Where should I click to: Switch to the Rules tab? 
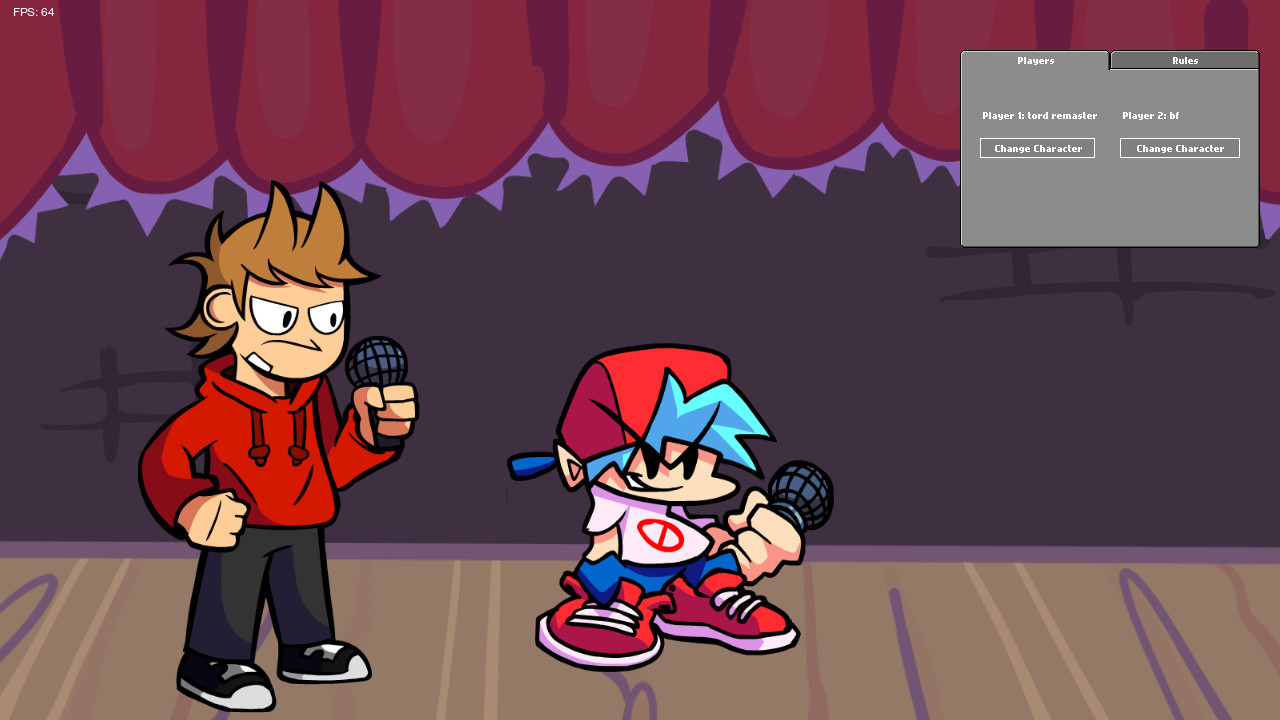click(x=1184, y=60)
